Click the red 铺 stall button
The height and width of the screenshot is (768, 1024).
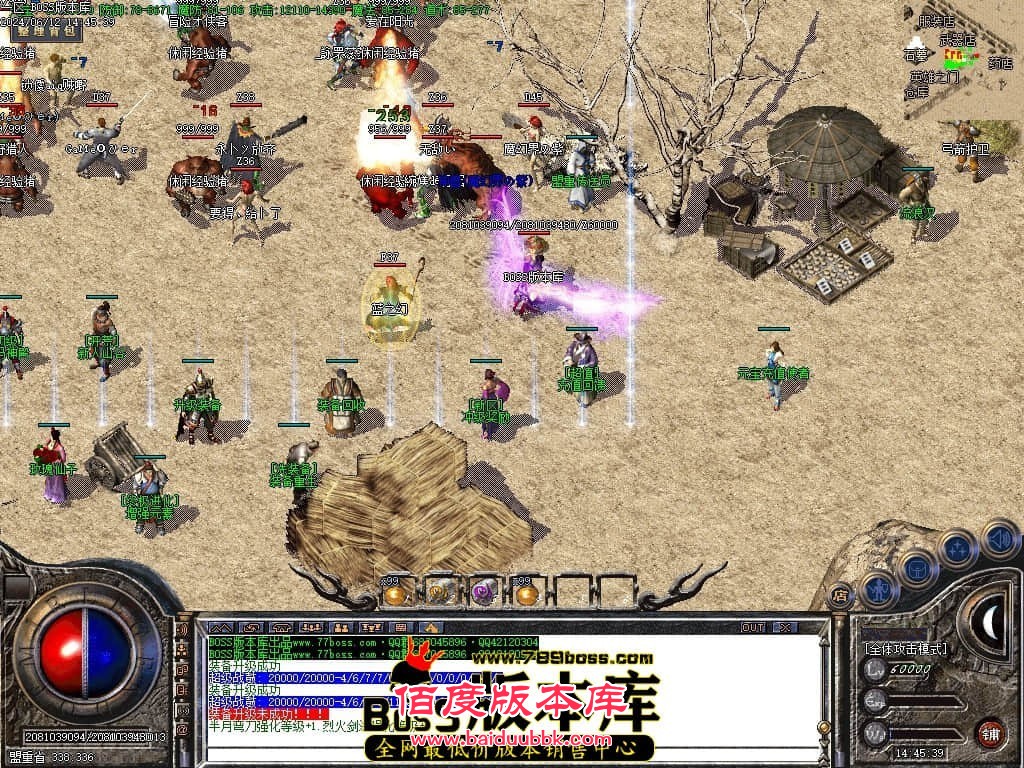click(x=990, y=732)
